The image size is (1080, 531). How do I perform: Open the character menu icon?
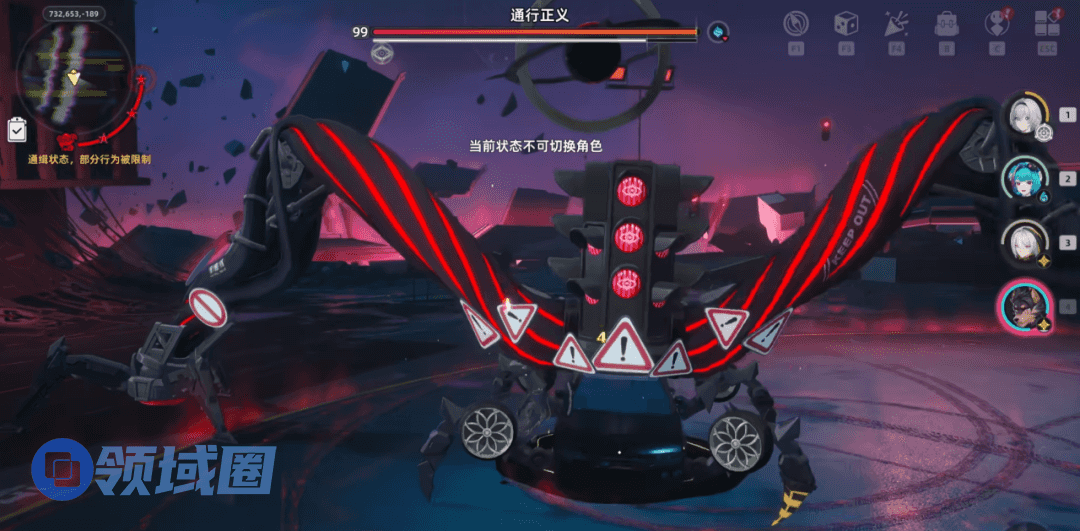(996, 24)
